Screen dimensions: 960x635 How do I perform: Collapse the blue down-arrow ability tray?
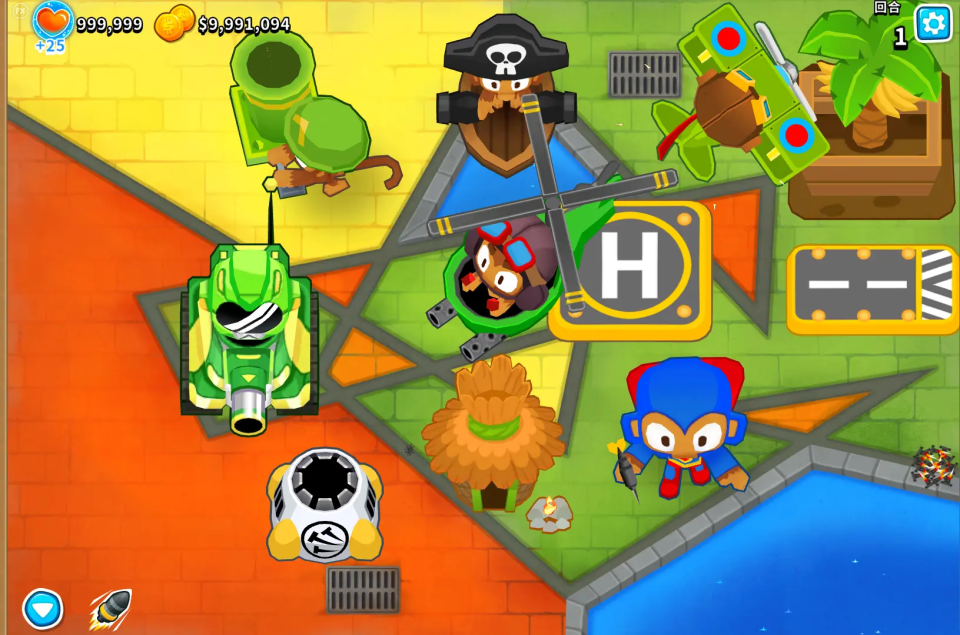43,608
